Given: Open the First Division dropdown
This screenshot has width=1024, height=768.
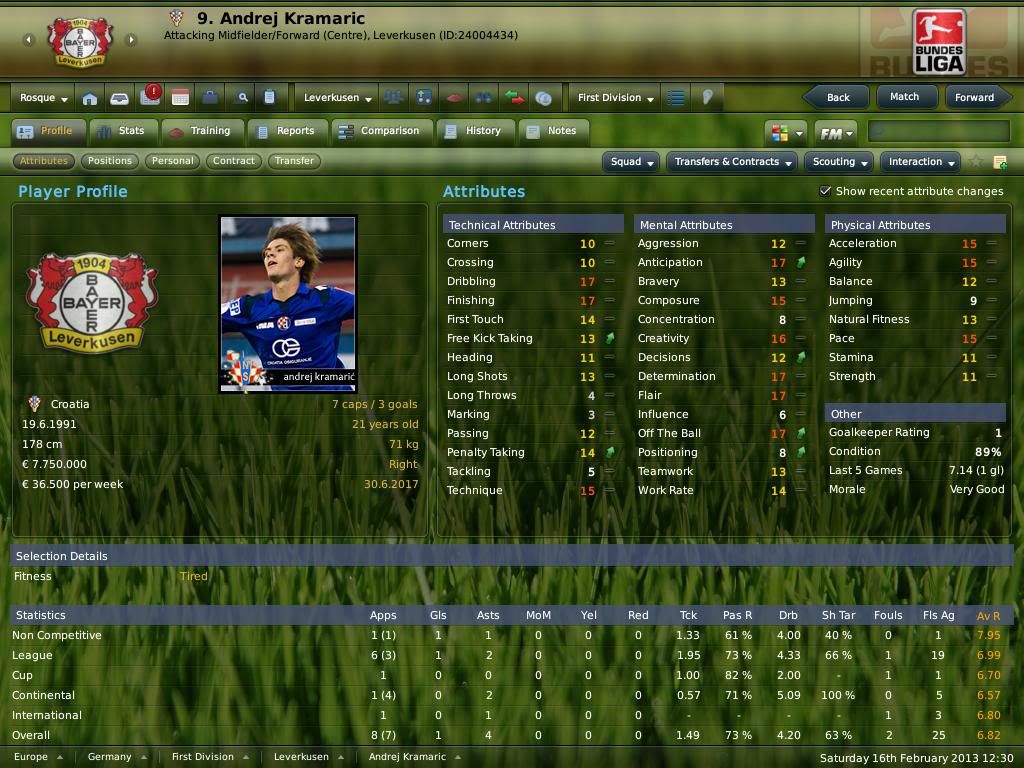Looking at the screenshot, I should point(615,98).
